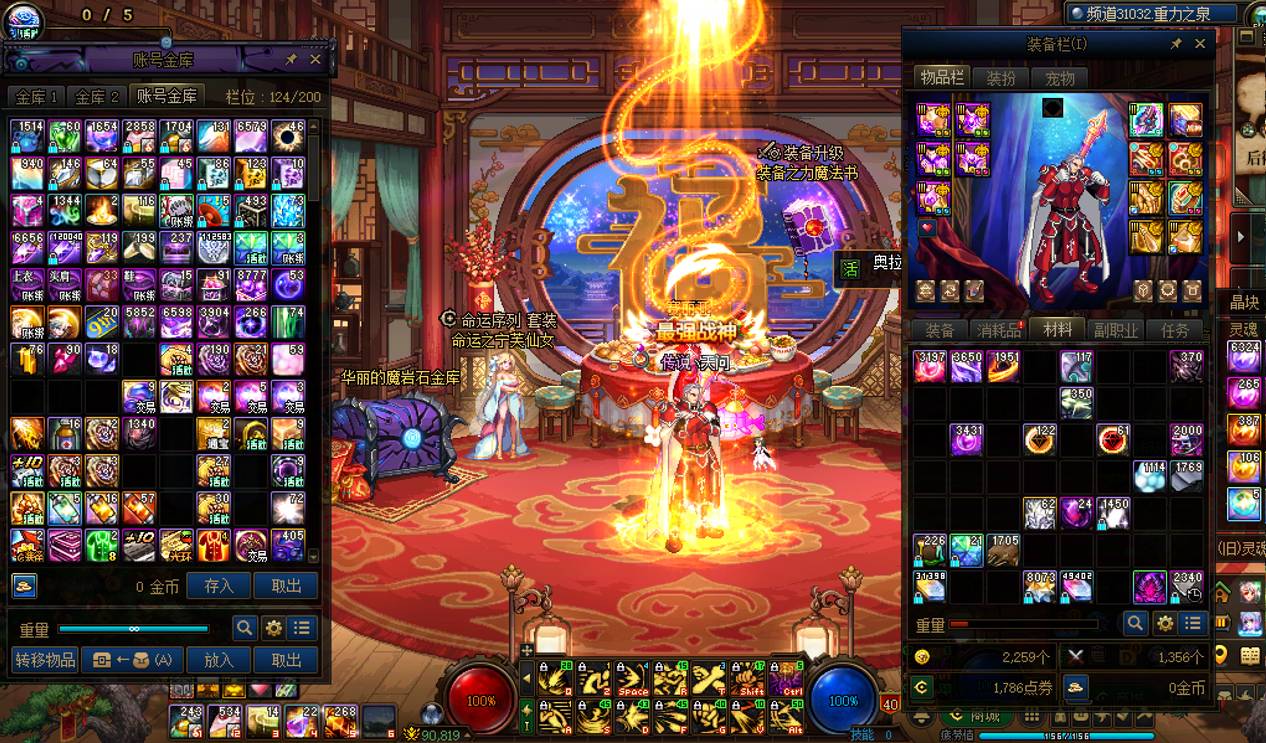The height and width of the screenshot is (743, 1266).
Task: Open the vault's magnifier search button
Action: coord(244,628)
